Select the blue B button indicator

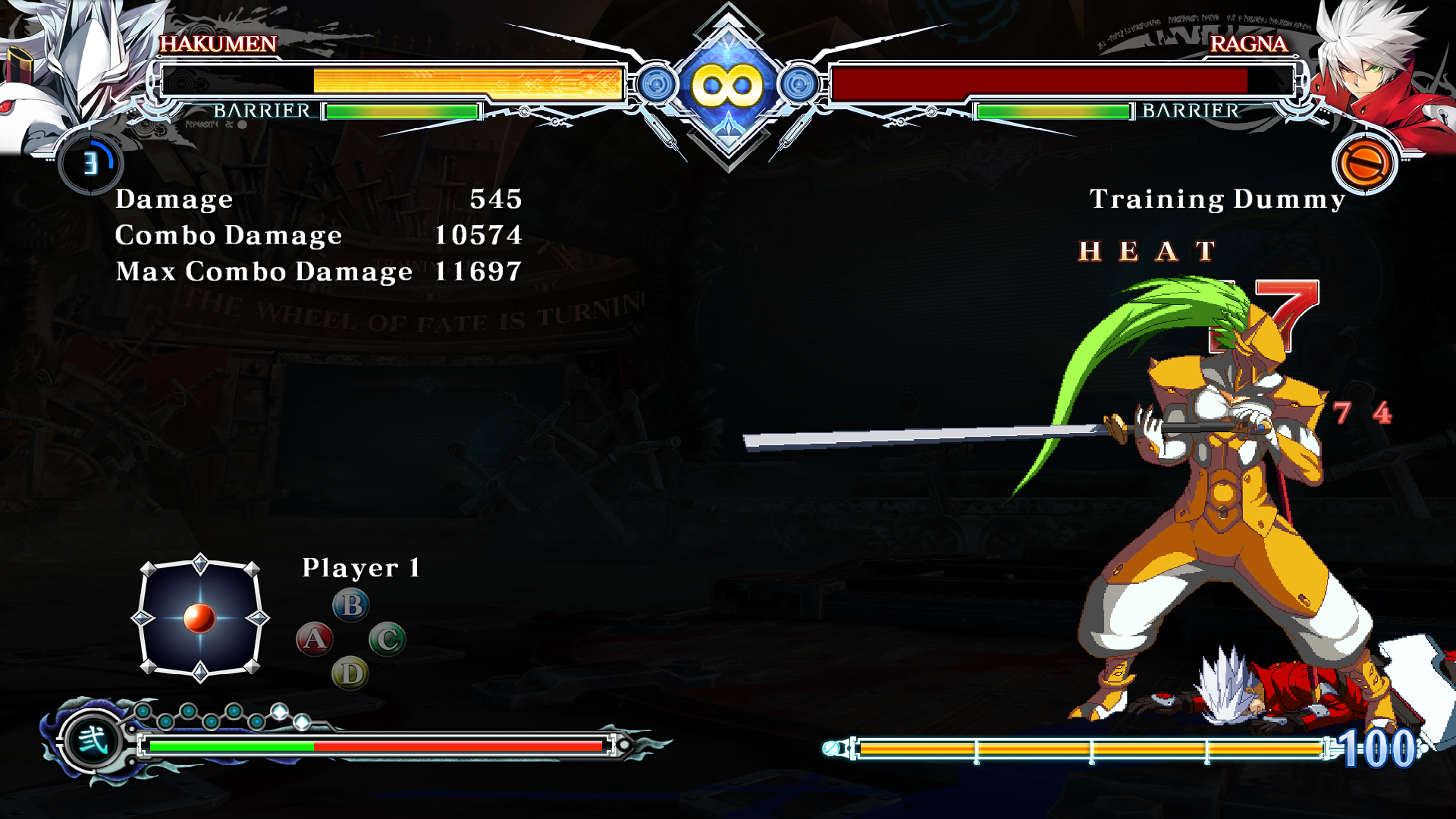coord(351,605)
